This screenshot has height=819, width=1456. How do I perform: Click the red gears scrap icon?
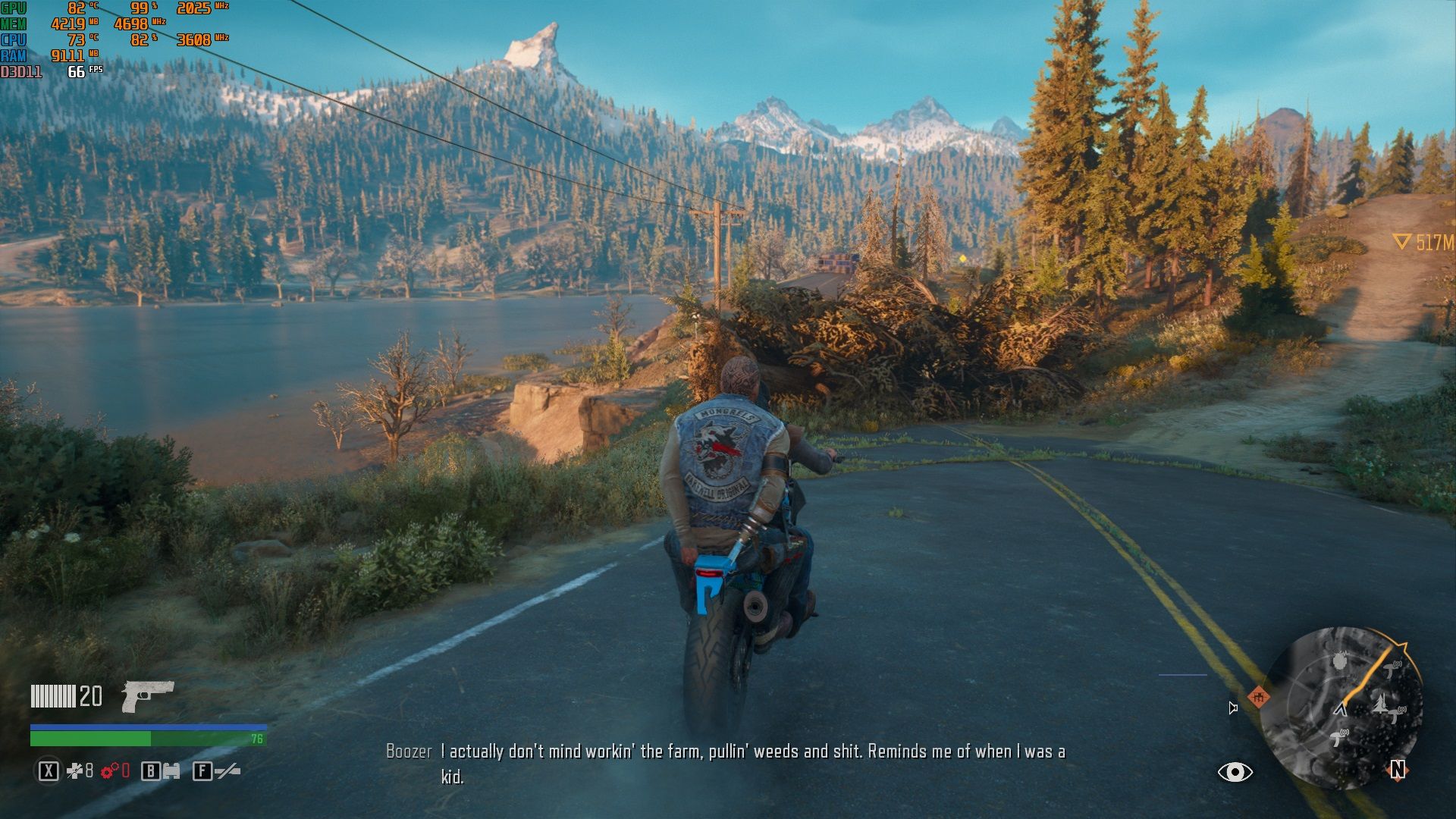pyautogui.click(x=109, y=771)
